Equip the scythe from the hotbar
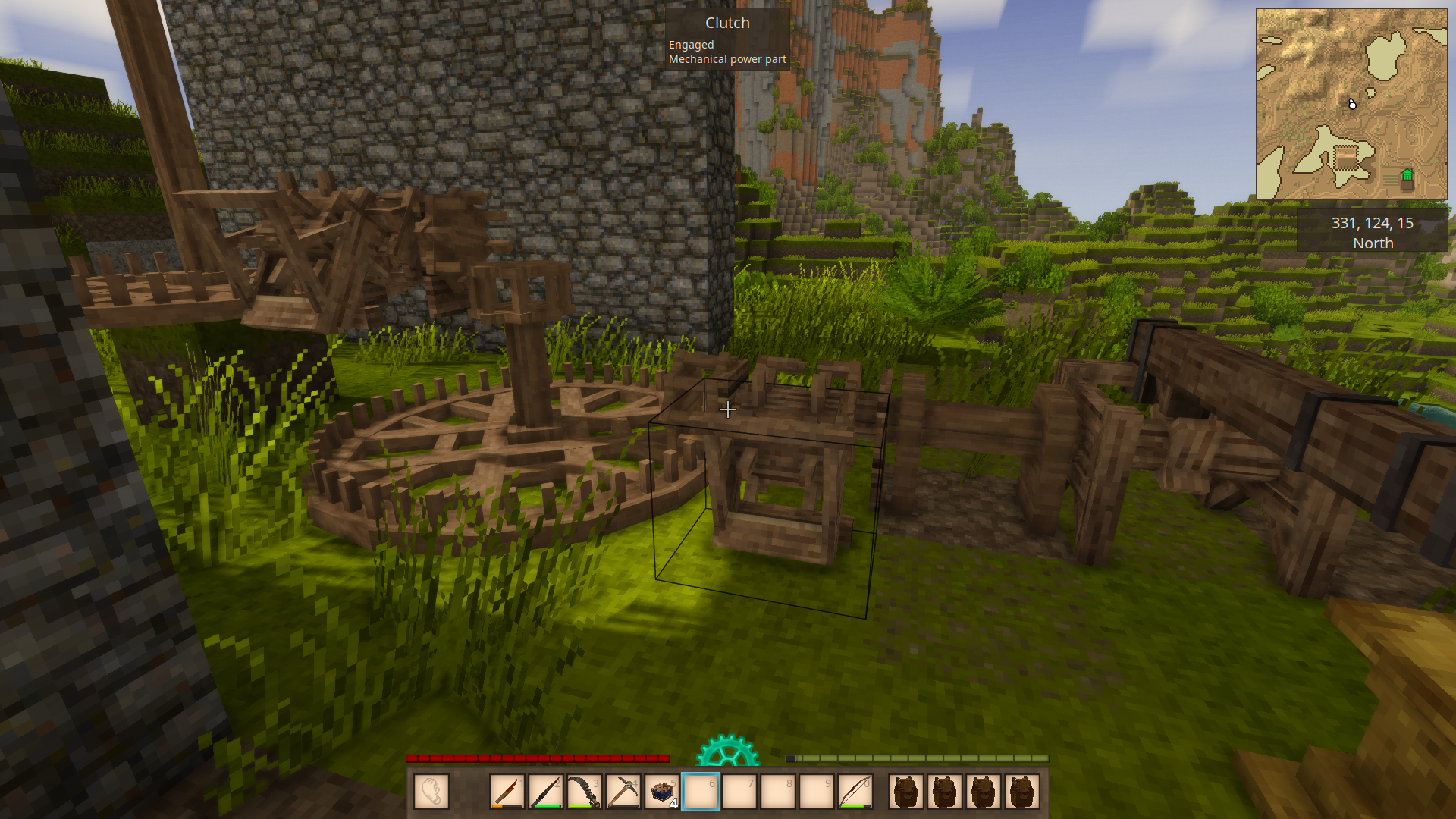This screenshot has width=1456, height=819. coord(585,792)
